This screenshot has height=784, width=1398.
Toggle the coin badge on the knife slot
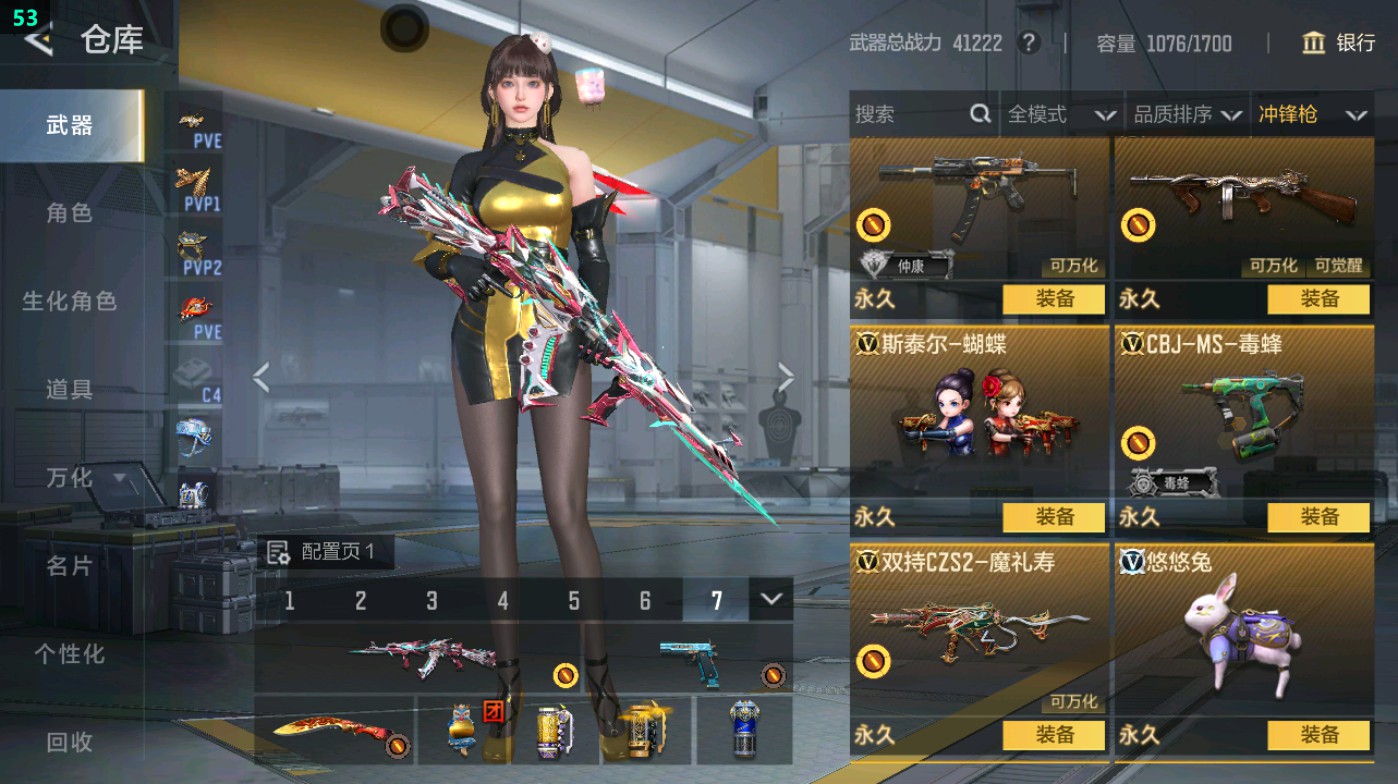coord(400,743)
